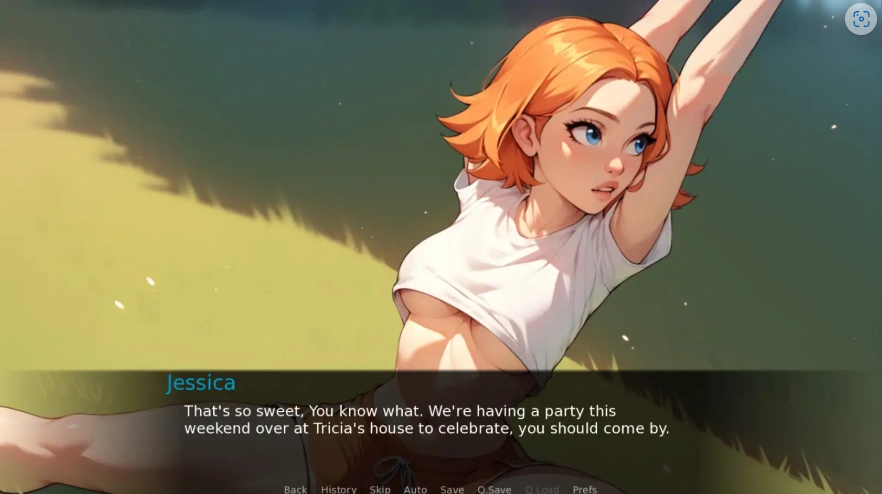Open the Prefs settings menu
The image size is (882, 494).
[x=585, y=489]
